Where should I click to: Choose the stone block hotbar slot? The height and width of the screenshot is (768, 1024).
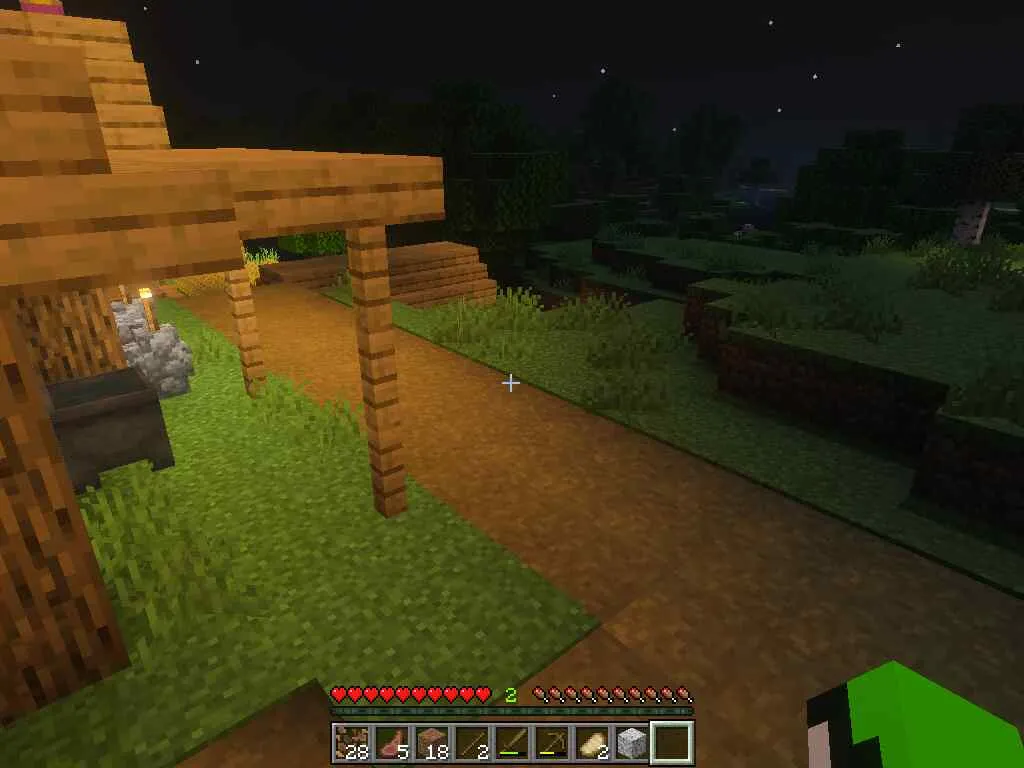[x=631, y=743]
